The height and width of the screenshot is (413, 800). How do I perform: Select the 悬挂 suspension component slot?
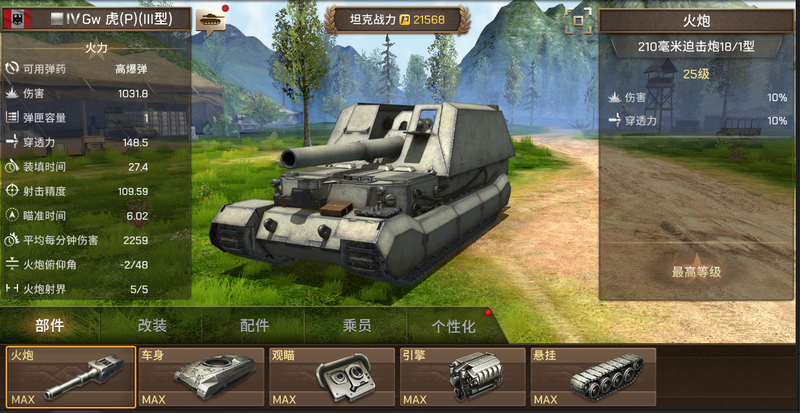click(x=594, y=377)
